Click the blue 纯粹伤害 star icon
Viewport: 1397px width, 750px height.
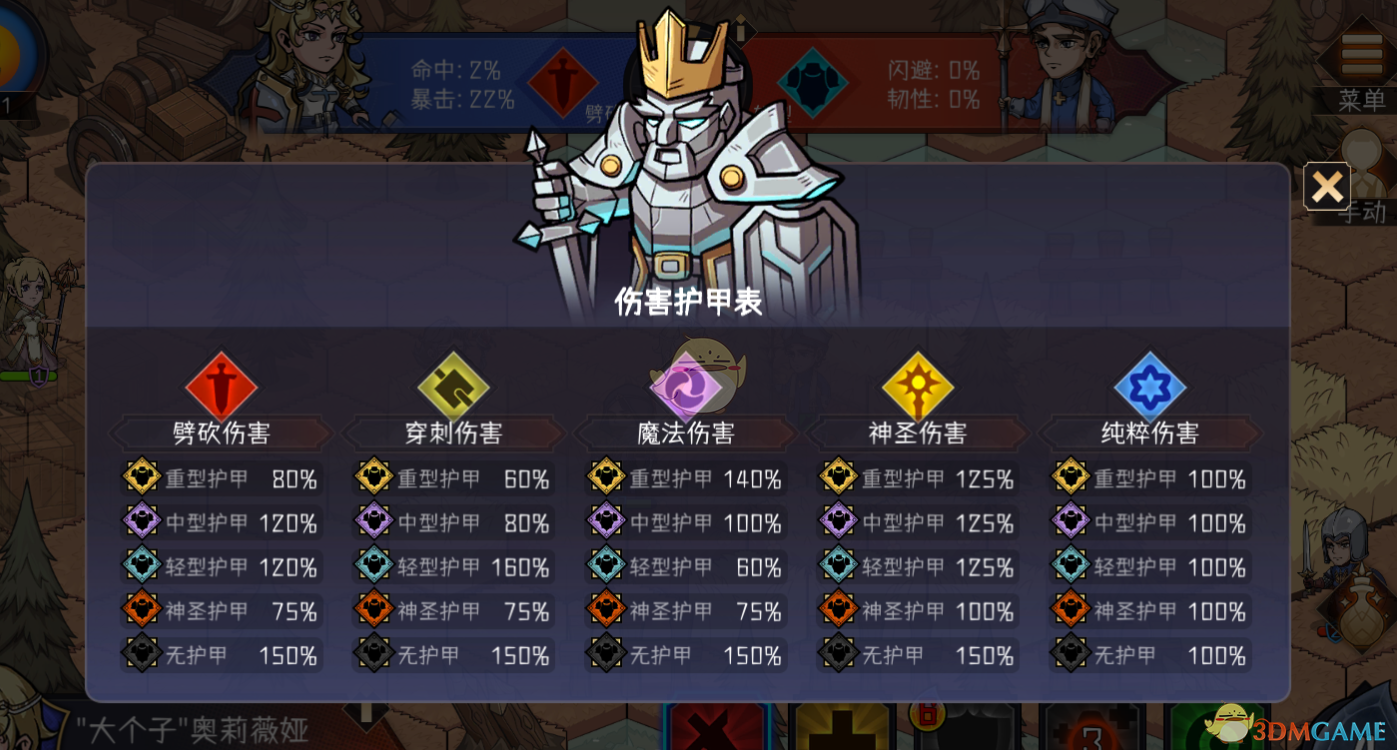1150,385
